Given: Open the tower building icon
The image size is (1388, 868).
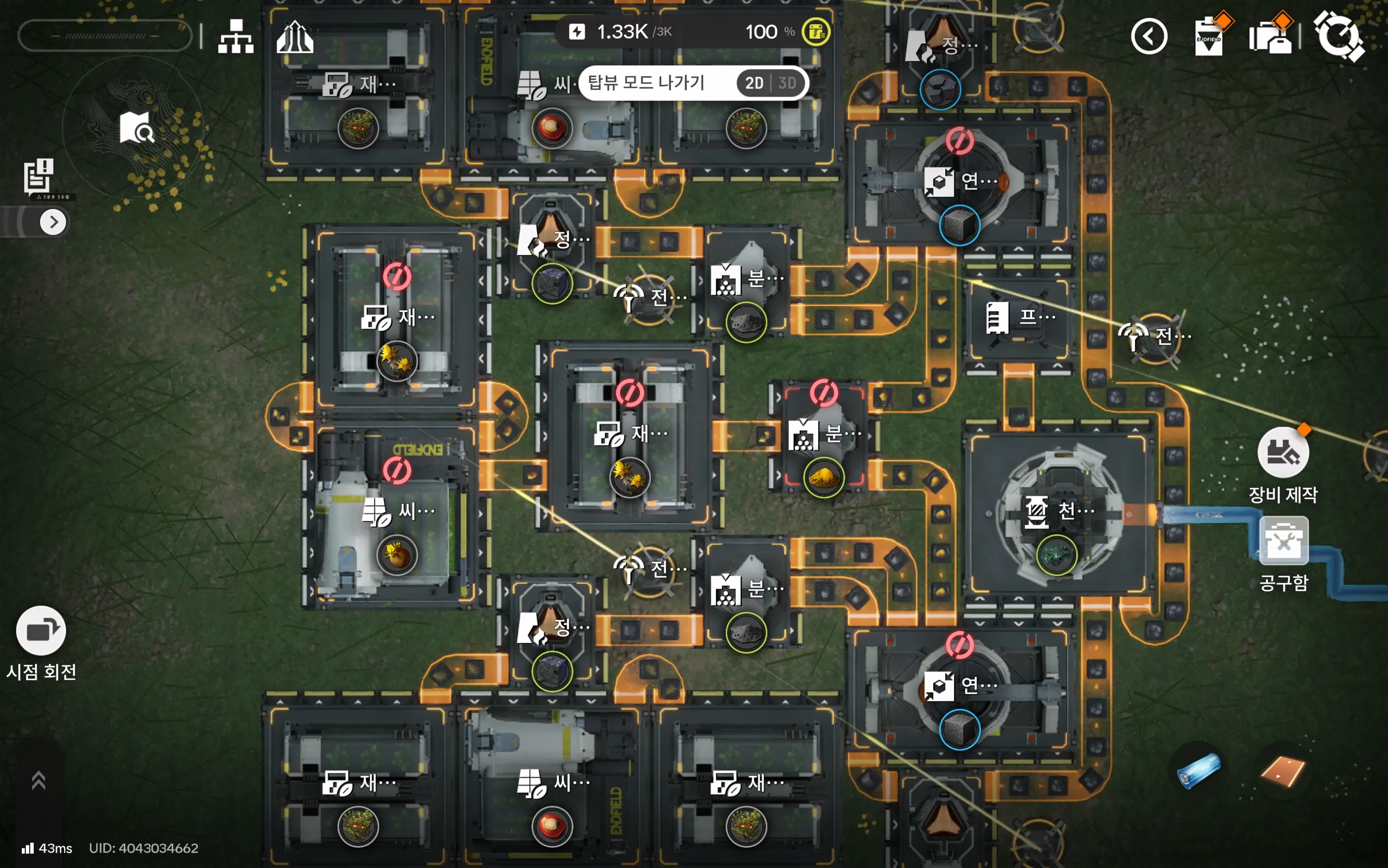Looking at the screenshot, I should coord(294,37).
